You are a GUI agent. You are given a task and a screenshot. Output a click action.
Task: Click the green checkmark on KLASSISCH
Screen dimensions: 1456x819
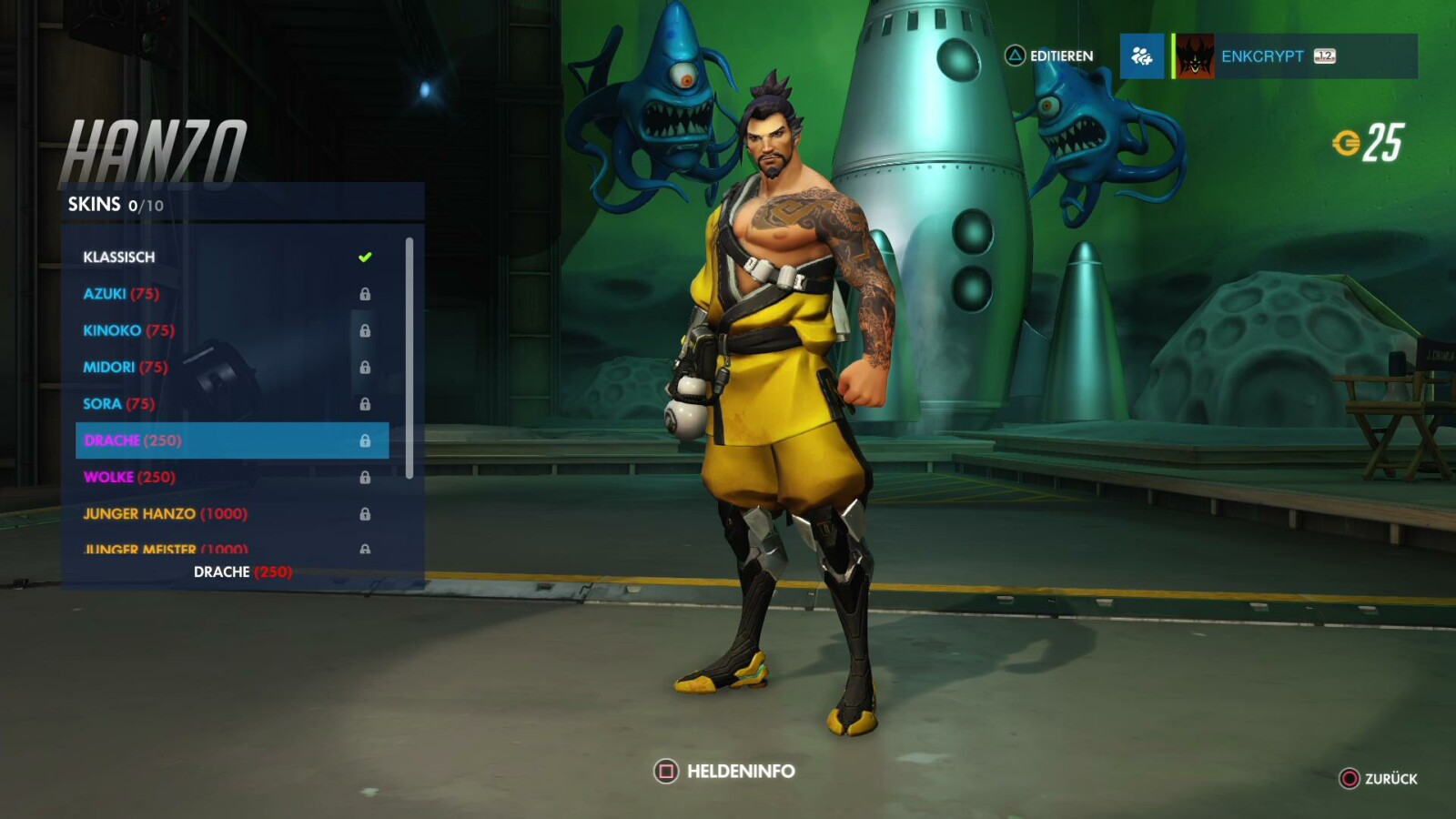point(365,256)
